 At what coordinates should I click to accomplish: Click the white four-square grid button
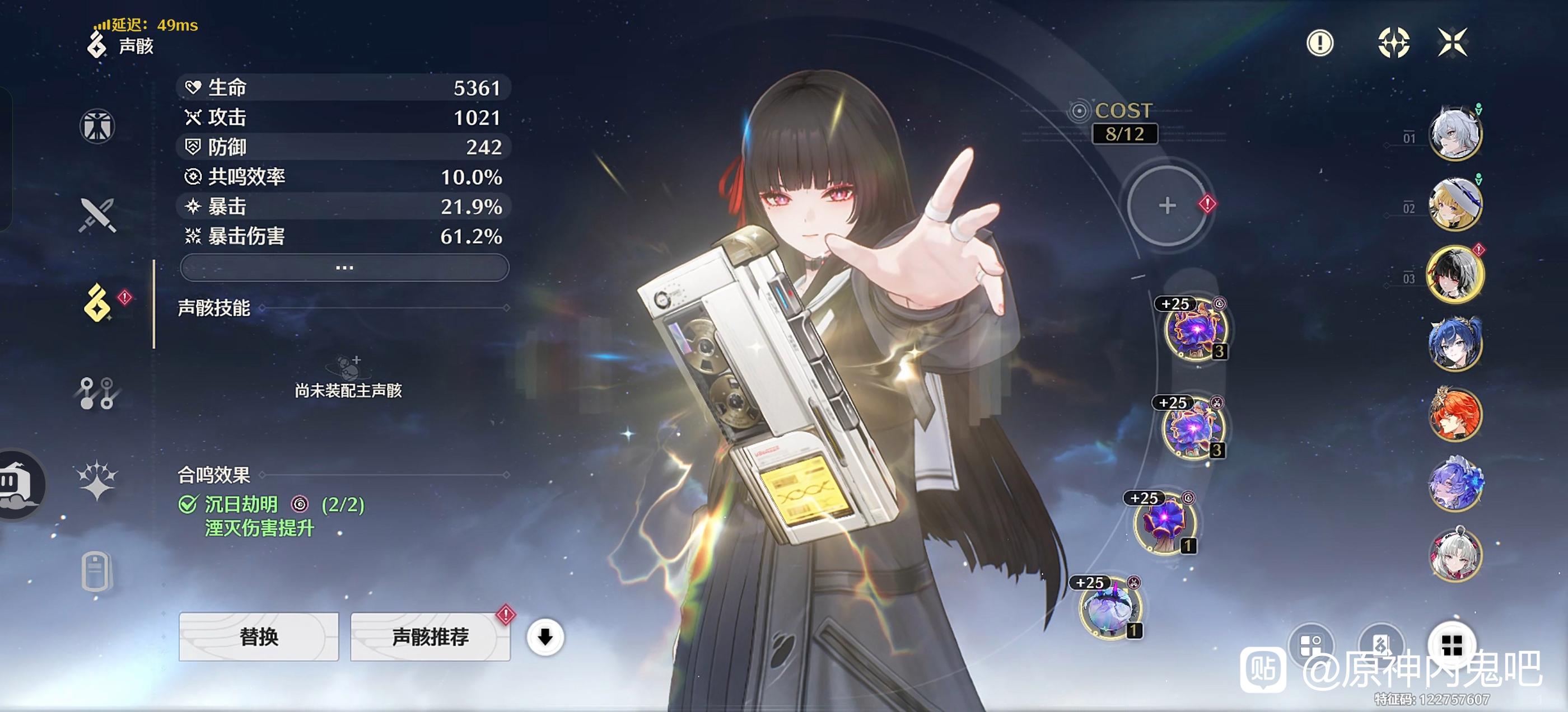1452,645
